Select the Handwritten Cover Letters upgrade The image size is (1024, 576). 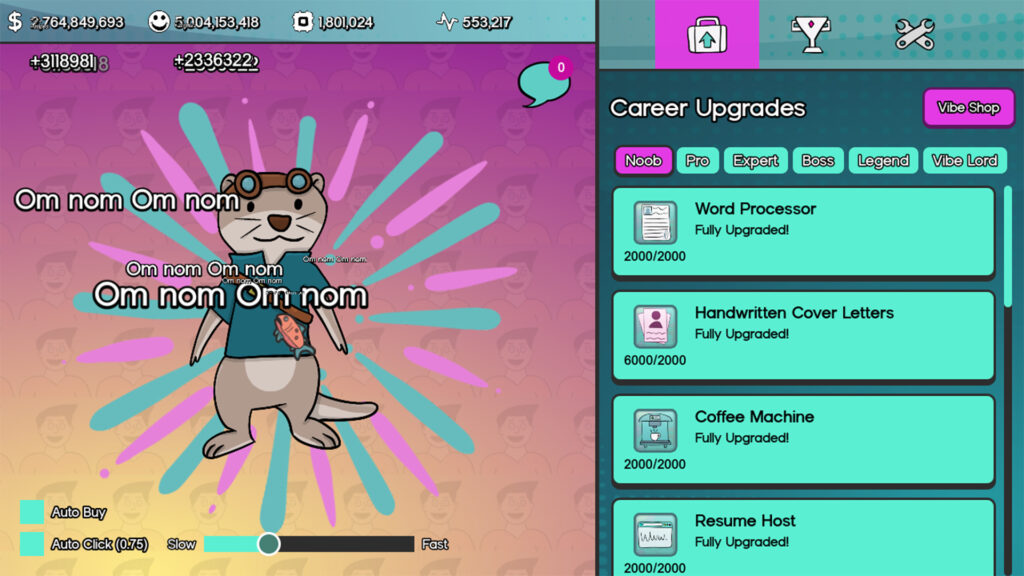click(803, 336)
